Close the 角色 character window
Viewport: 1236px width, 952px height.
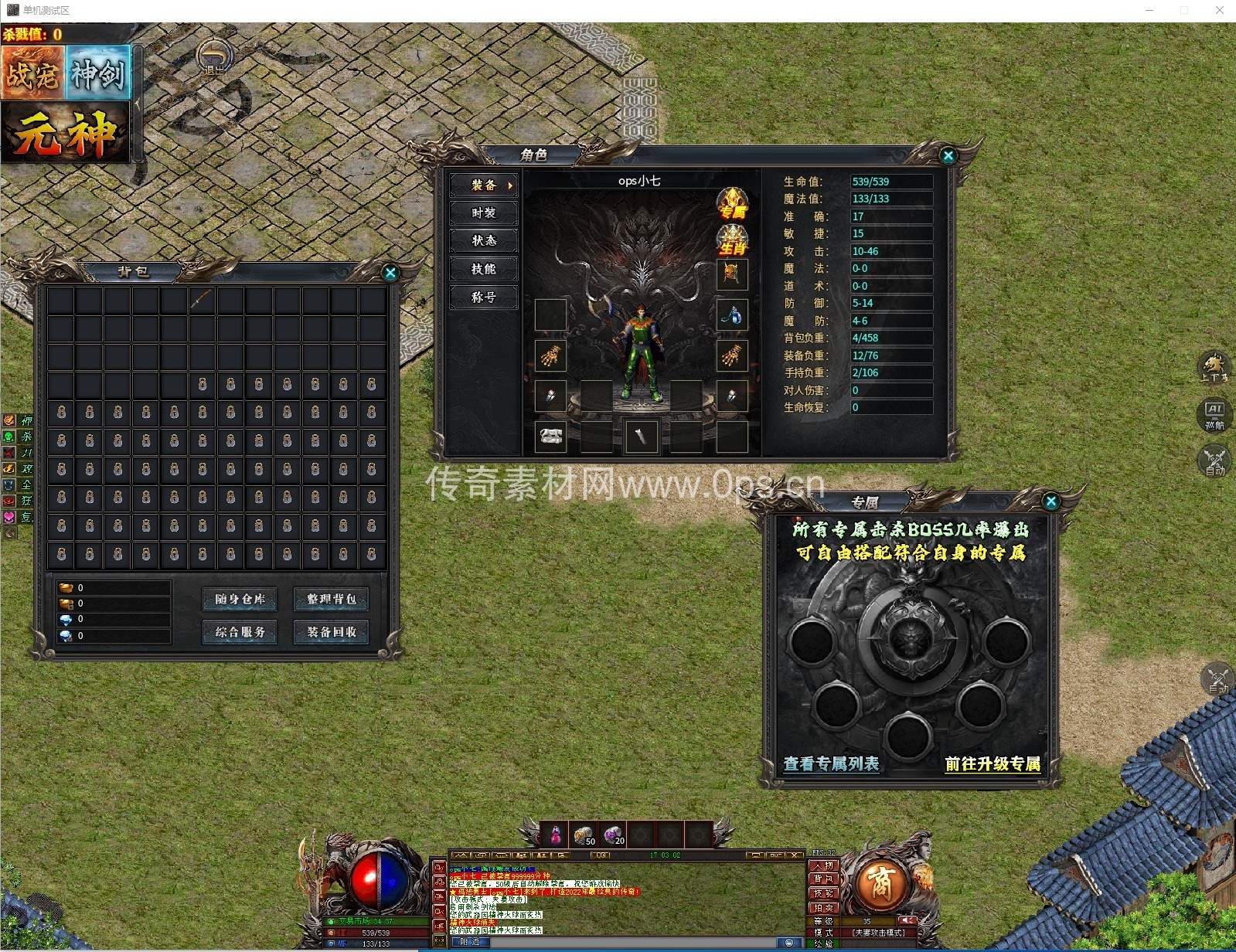[948, 155]
